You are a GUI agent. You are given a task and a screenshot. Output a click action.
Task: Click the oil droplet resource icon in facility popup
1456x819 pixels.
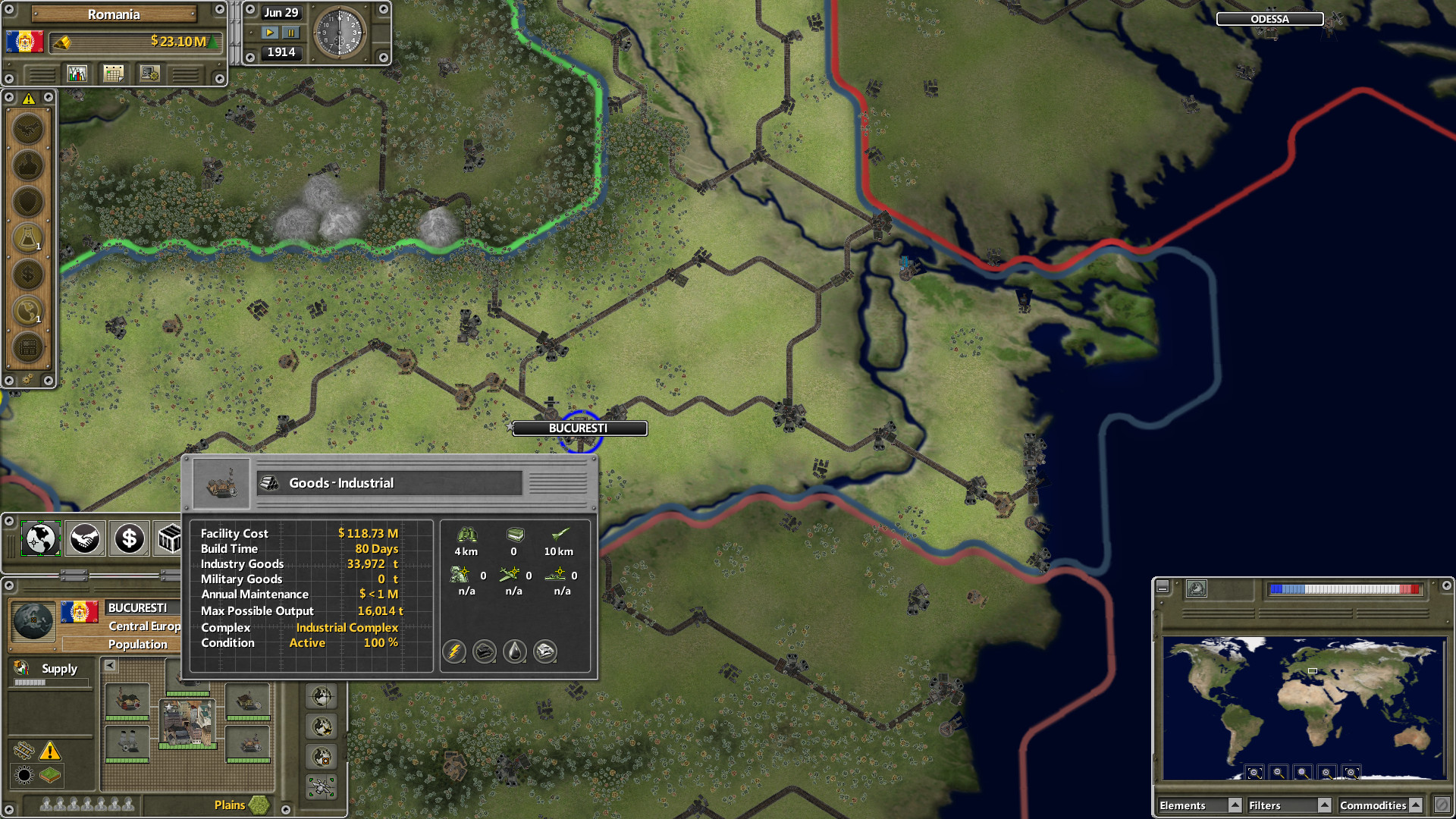[x=514, y=651]
